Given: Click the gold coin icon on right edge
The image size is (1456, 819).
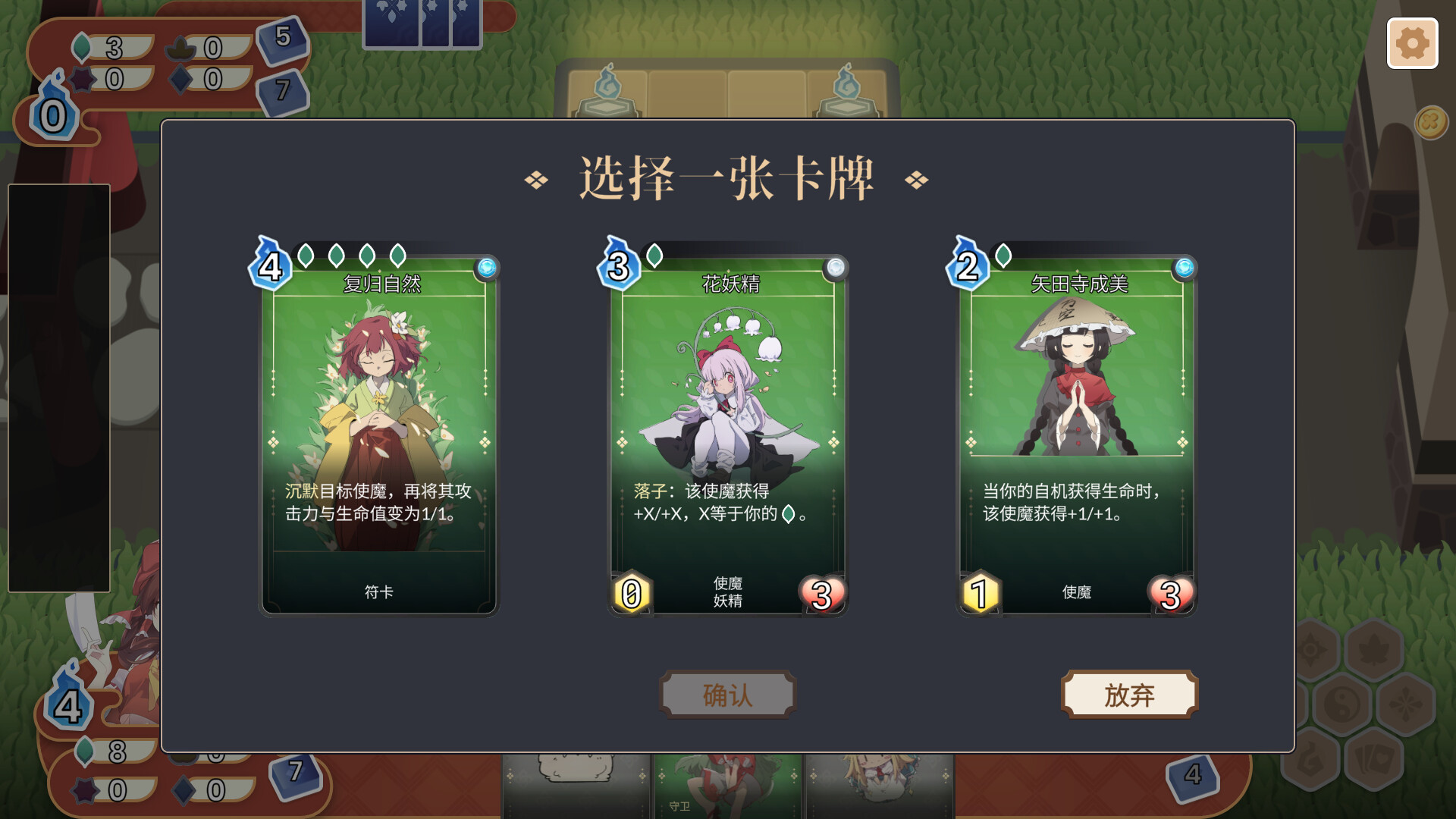Looking at the screenshot, I should coord(1430,121).
